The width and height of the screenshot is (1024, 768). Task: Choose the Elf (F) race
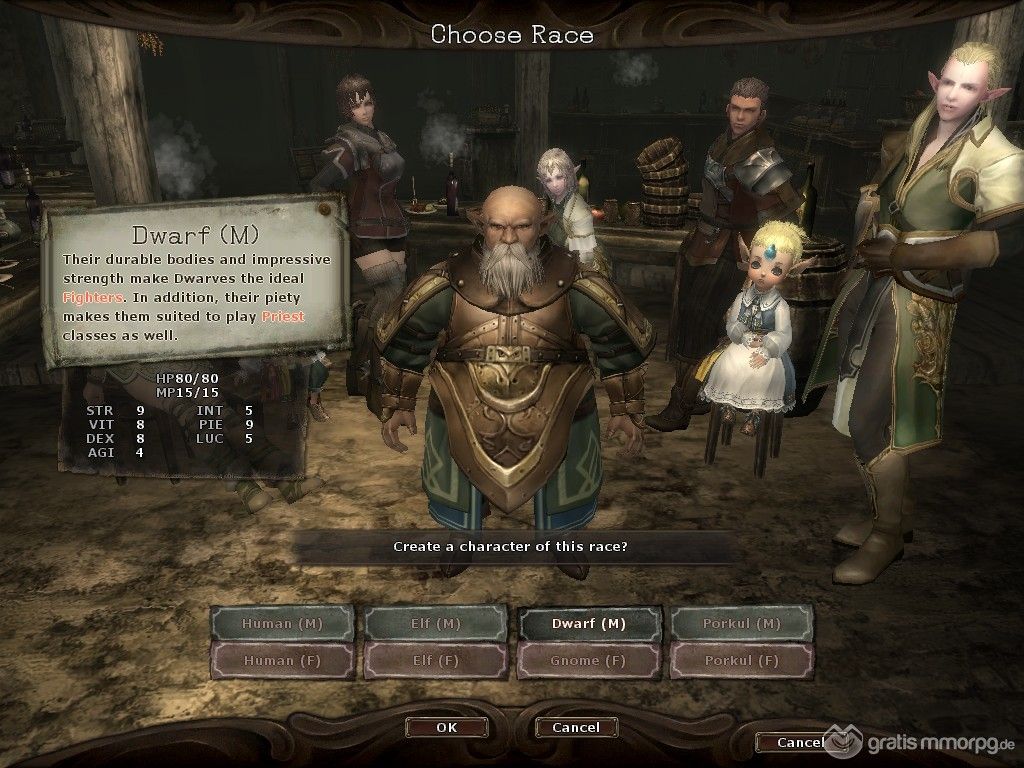coord(435,660)
